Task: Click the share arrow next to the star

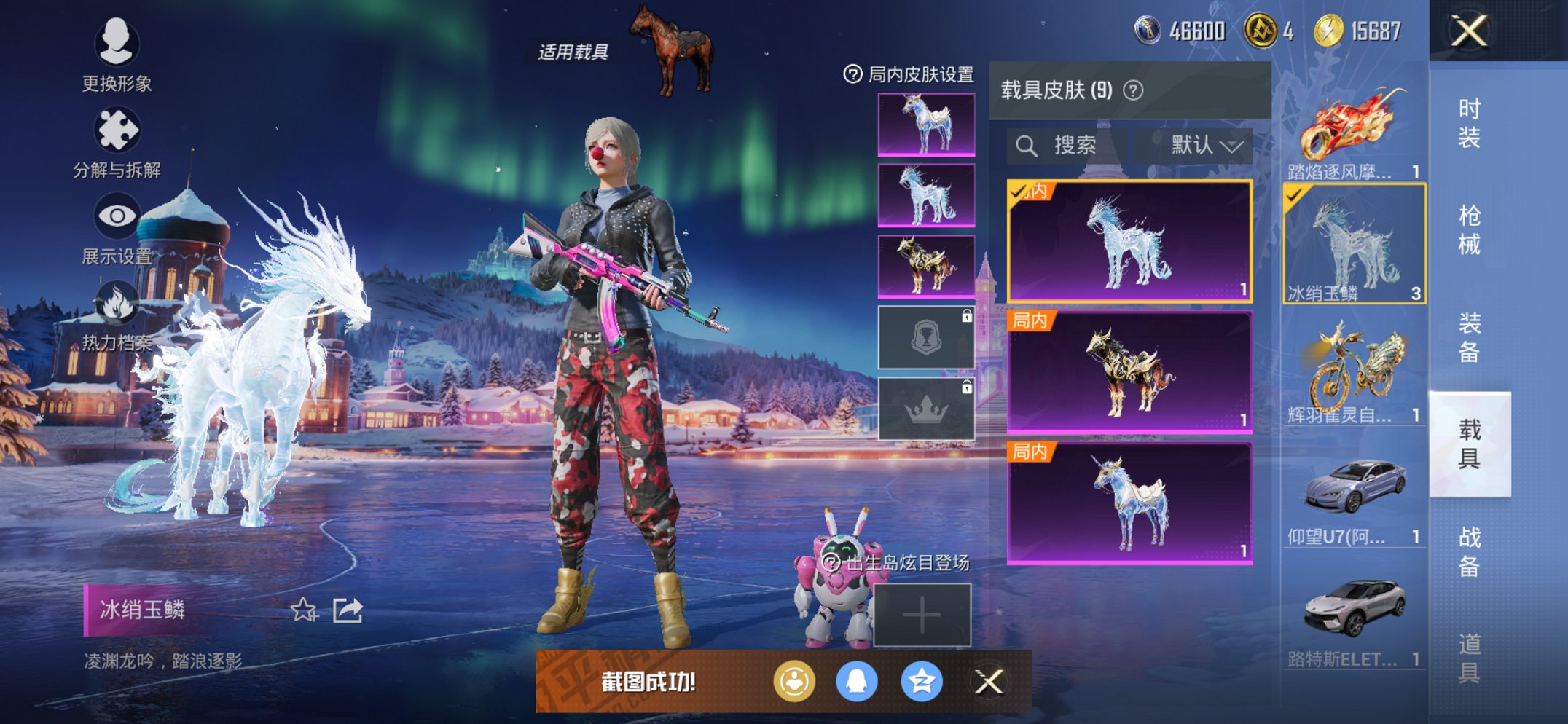Action: pos(348,612)
